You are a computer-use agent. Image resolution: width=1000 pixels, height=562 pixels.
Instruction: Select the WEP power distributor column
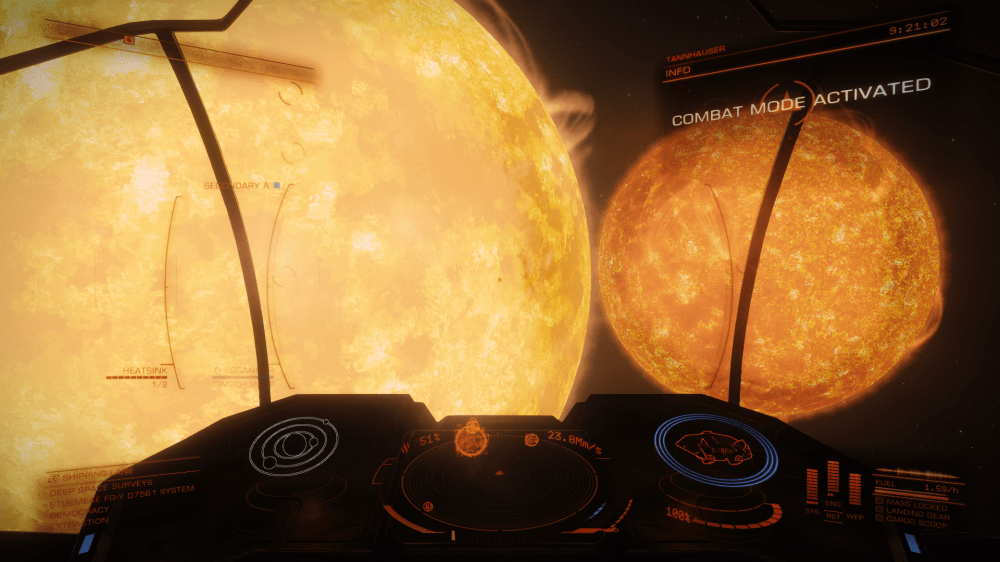(x=855, y=488)
